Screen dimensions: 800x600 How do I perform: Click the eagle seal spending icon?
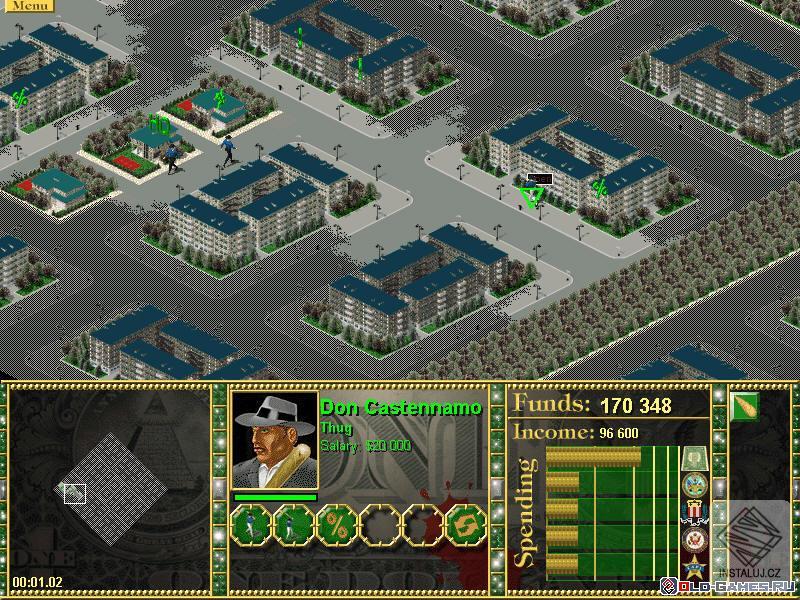[x=694, y=541]
